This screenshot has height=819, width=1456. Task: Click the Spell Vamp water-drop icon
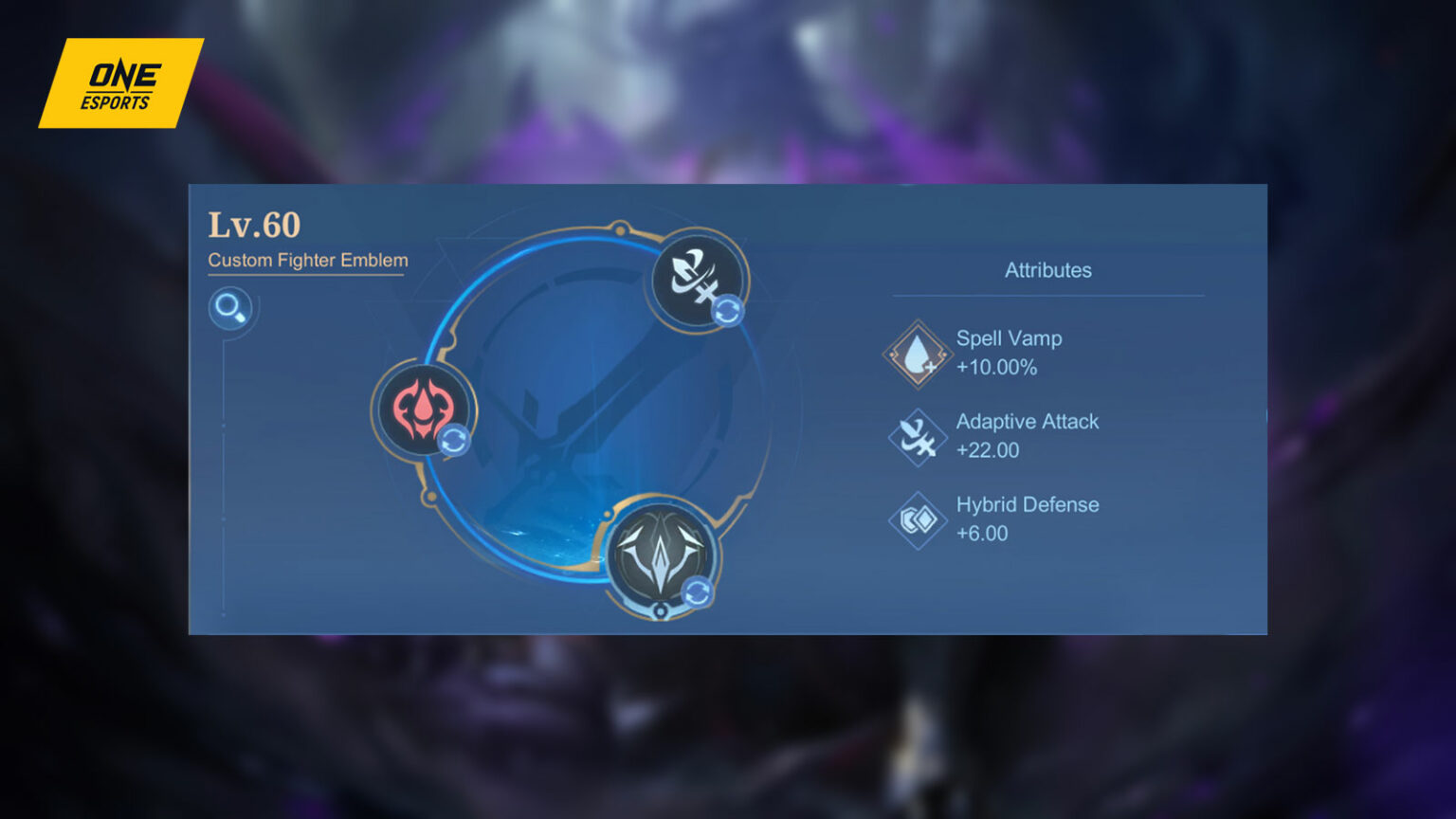[x=916, y=353]
